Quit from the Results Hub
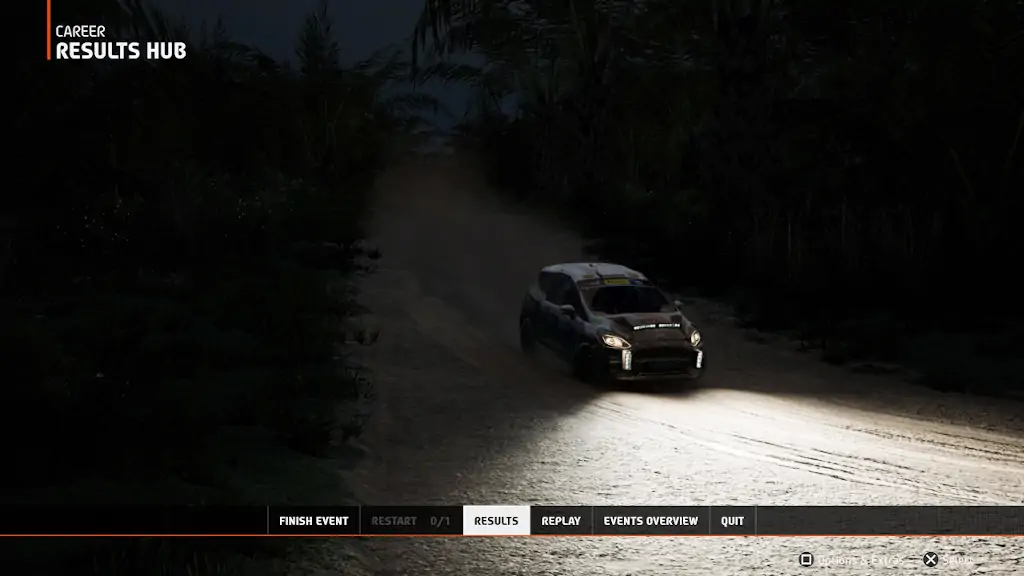Screen dimensions: 1024x576 coord(732,521)
